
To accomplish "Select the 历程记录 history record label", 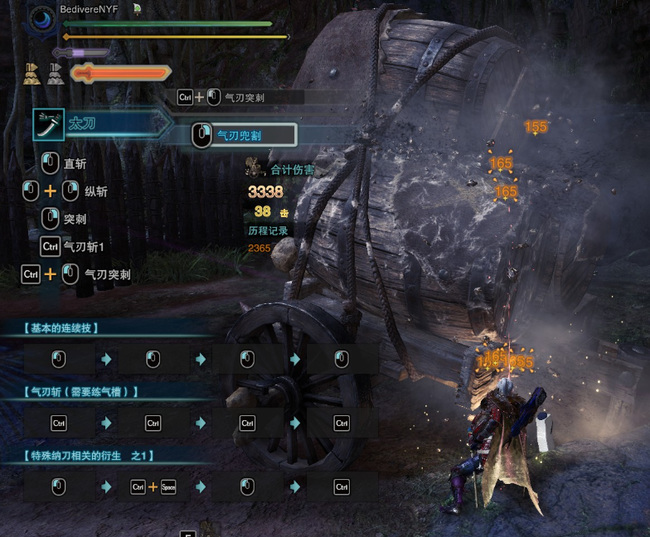I will (267, 230).
